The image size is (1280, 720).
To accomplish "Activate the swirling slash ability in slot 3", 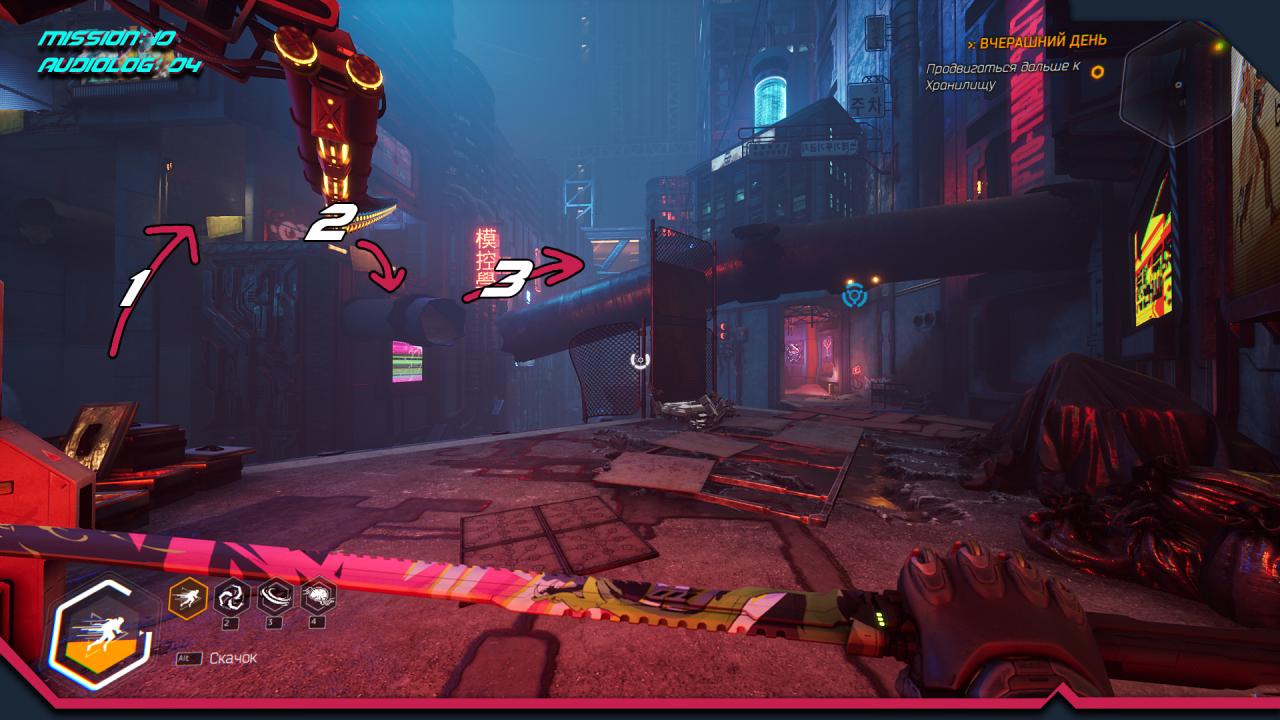I will [275, 597].
